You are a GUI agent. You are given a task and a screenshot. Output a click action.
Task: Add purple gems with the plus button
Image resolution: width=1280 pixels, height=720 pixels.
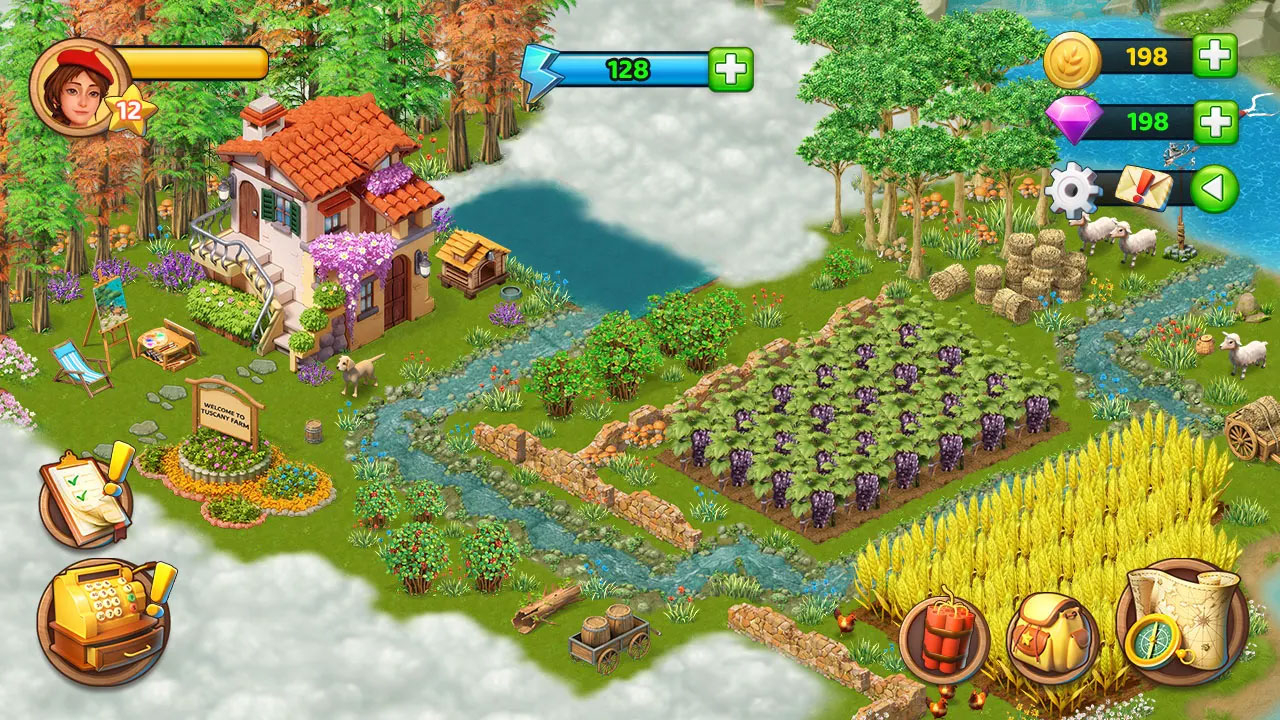1216,122
